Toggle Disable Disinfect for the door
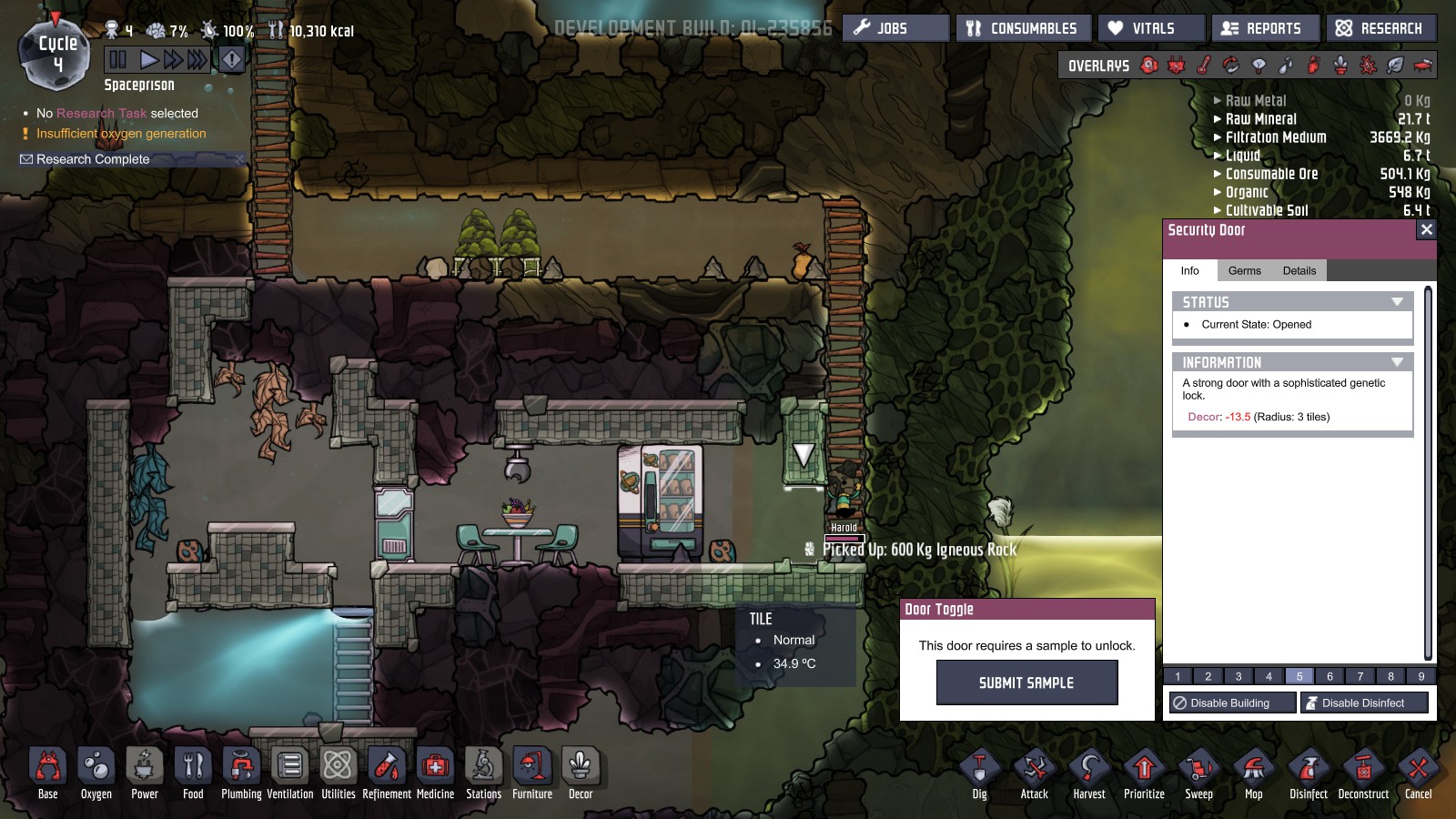 1363,702
